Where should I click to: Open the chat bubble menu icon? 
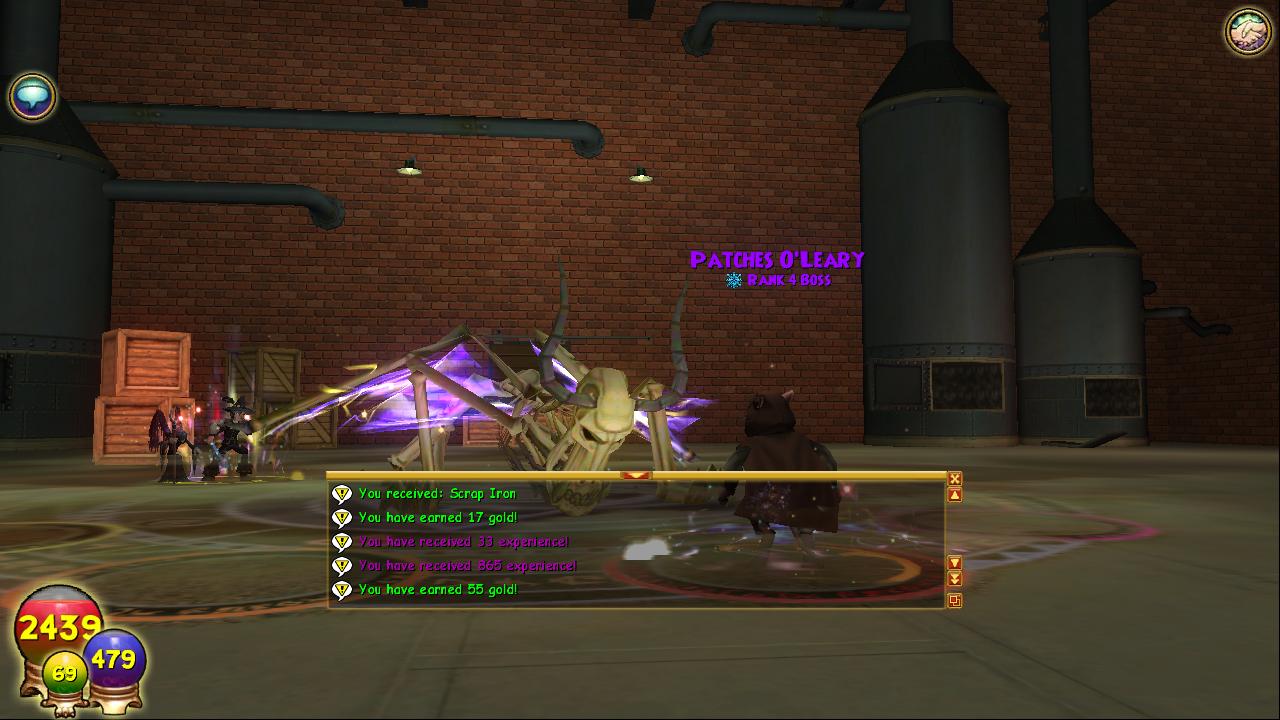pos(32,97)
